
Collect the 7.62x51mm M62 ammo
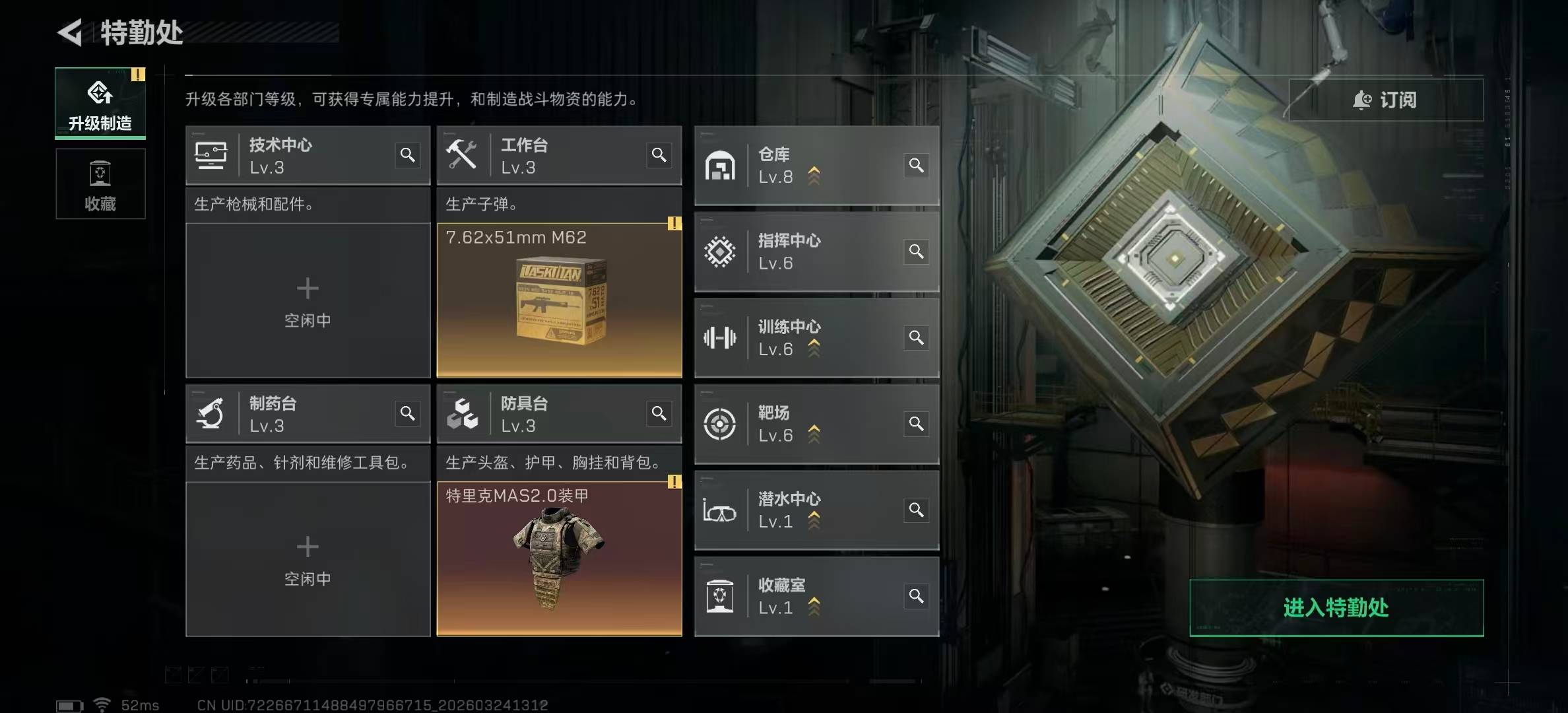(x=559, y=300)
